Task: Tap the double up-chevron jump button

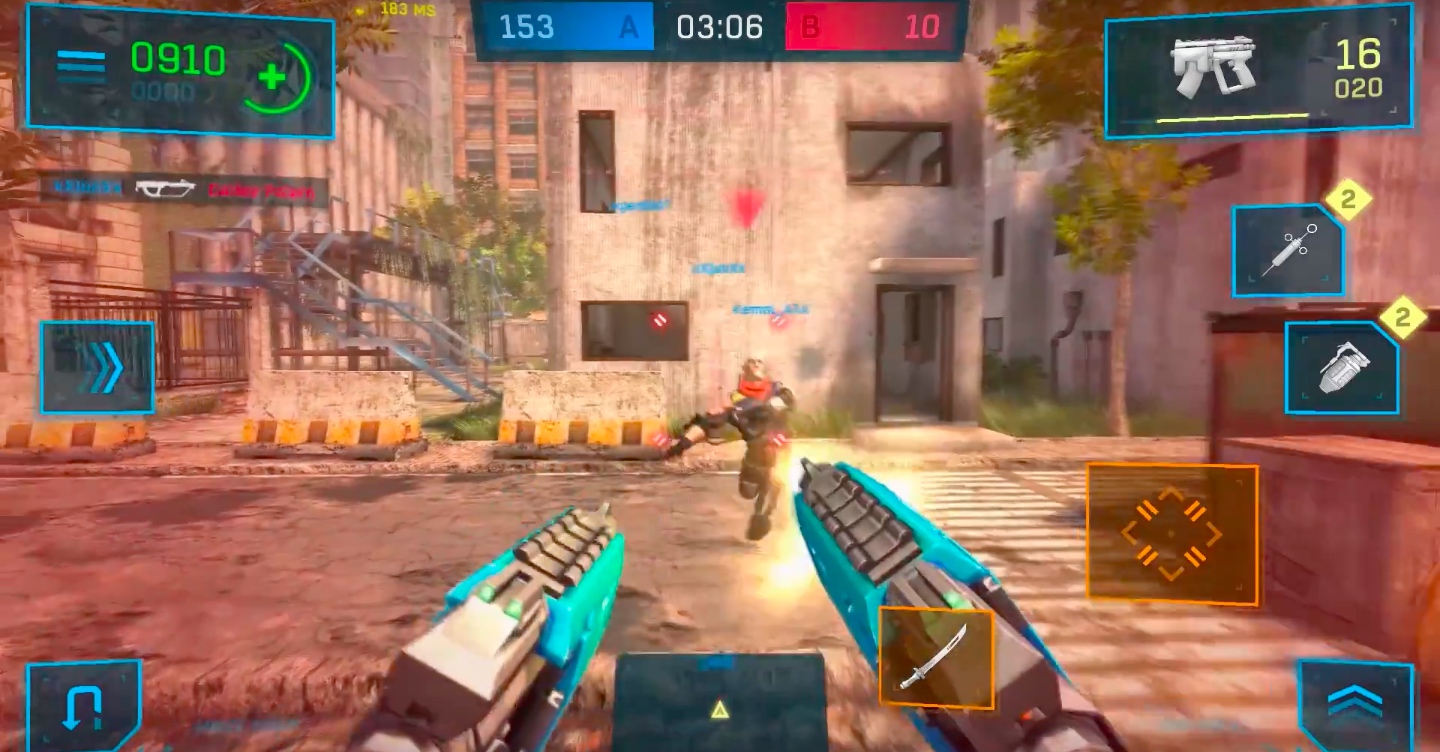Action: [x=1355, y=704]
